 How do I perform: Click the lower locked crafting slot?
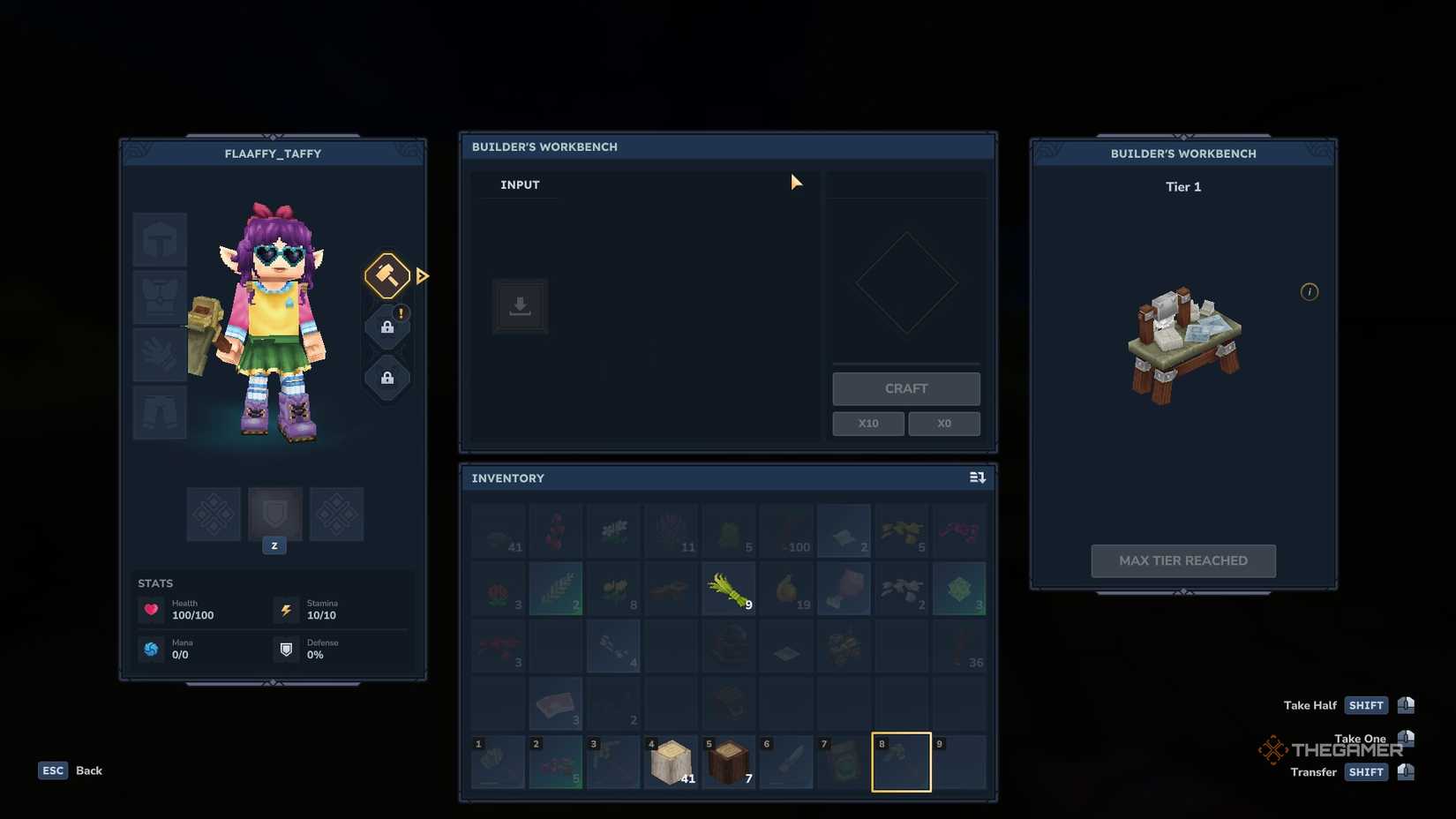pyautogui.click(x=387, y=379)
